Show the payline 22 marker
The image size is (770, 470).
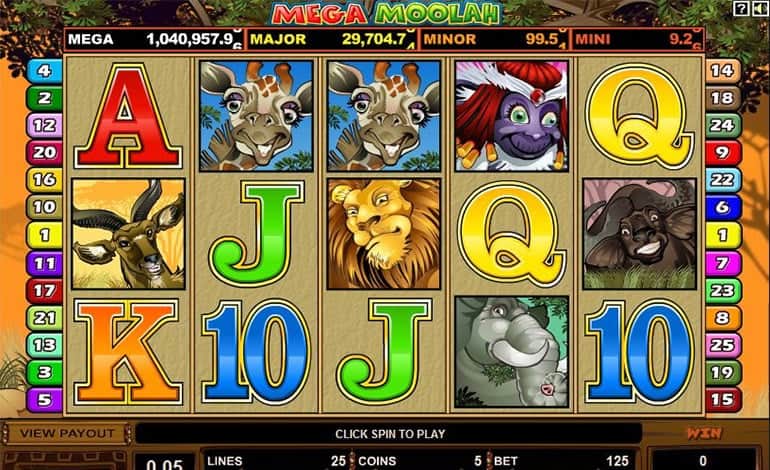tap(724, 180)
